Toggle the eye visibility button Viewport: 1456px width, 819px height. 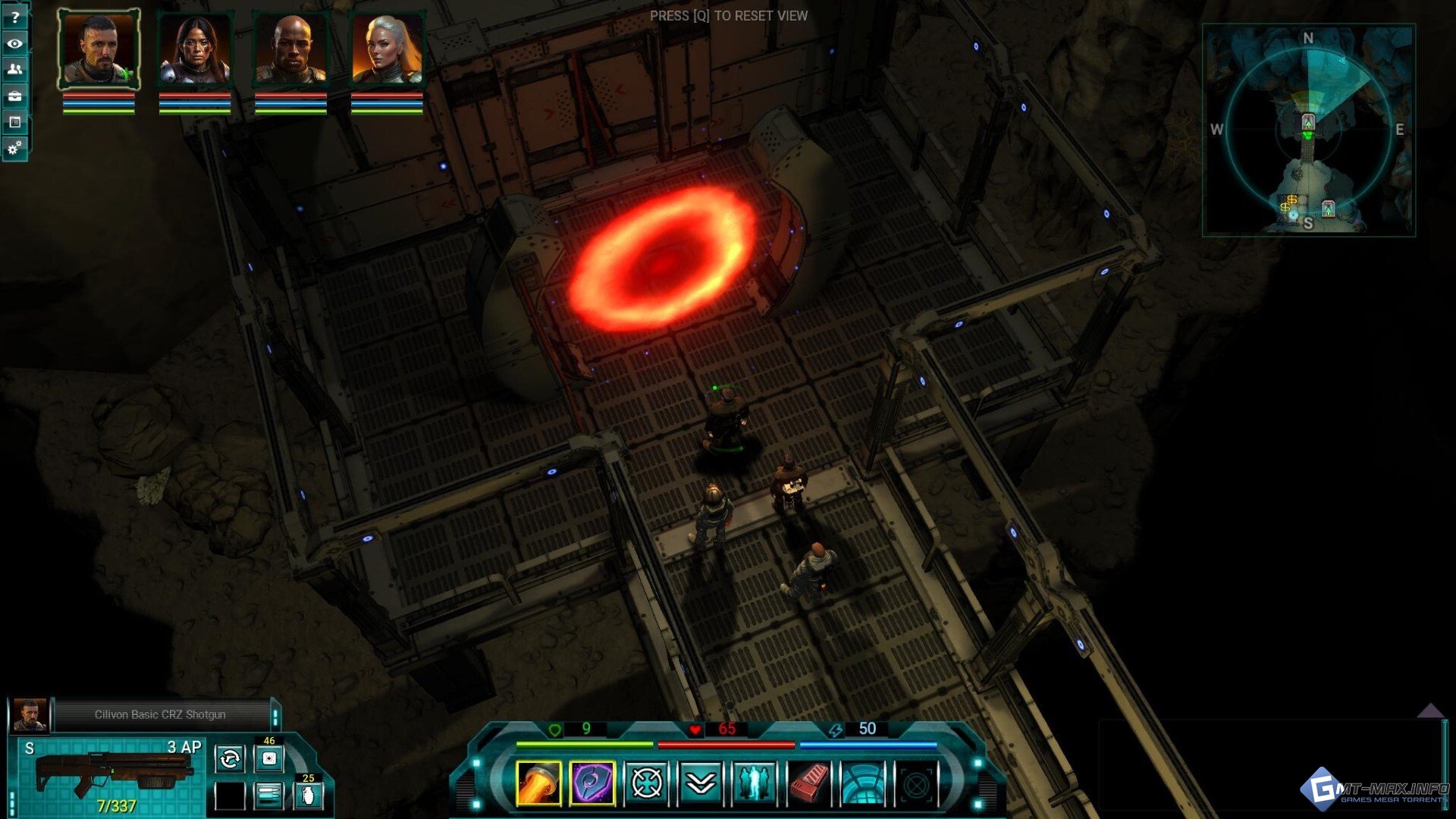(x=14, y=43)
